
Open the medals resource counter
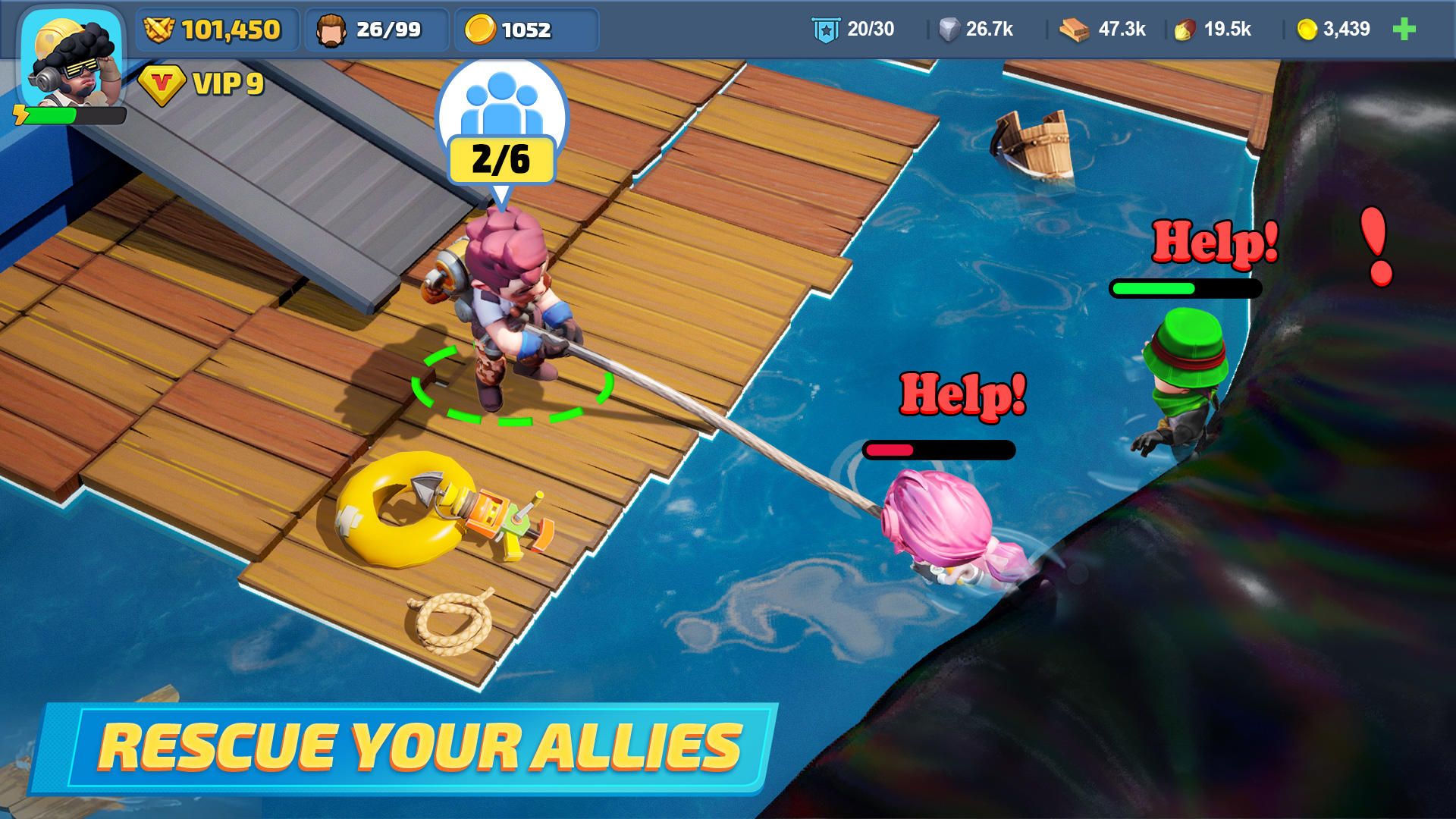[x=216, y=30]
